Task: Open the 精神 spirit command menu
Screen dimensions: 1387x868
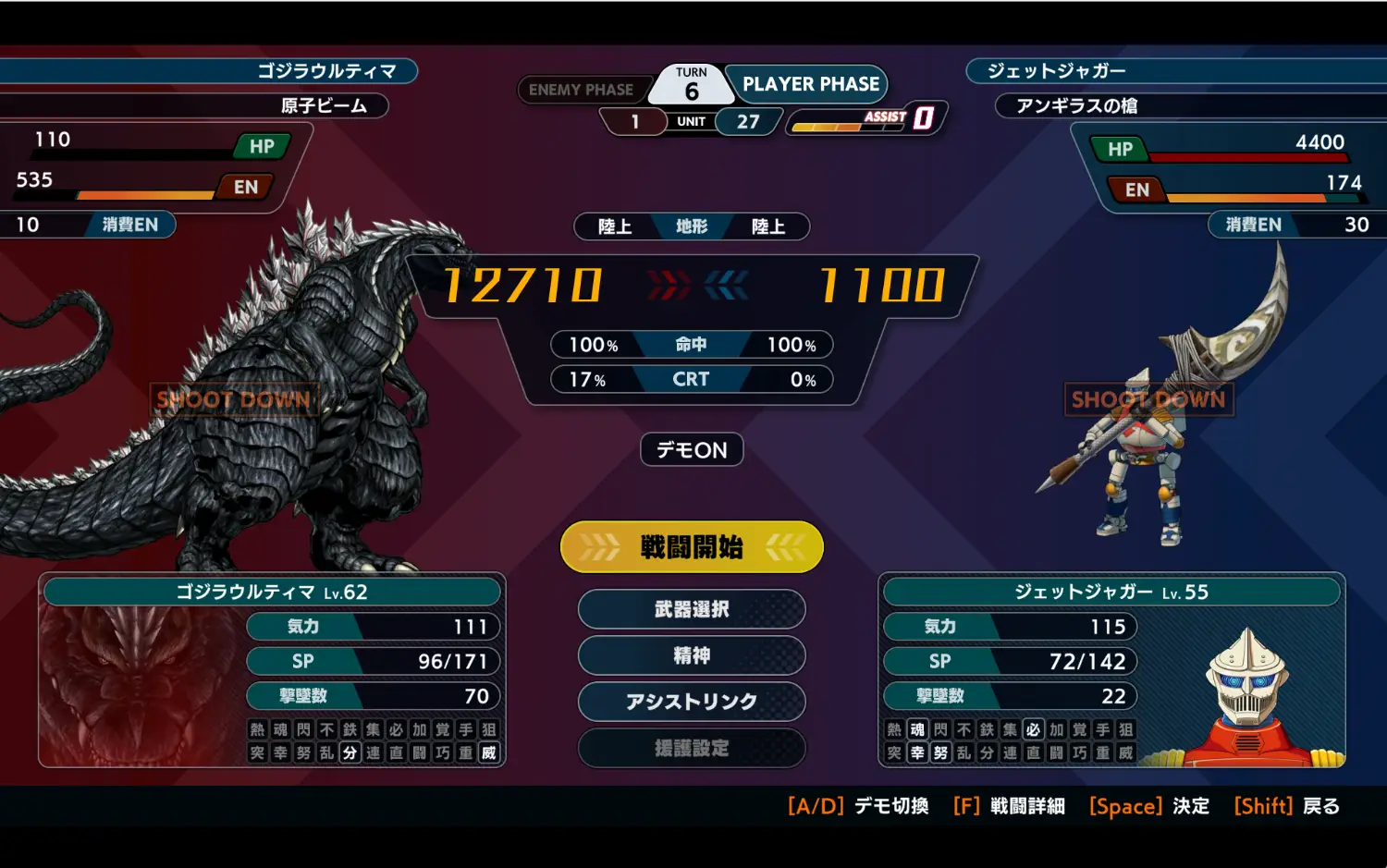Action: pos(692,655)
